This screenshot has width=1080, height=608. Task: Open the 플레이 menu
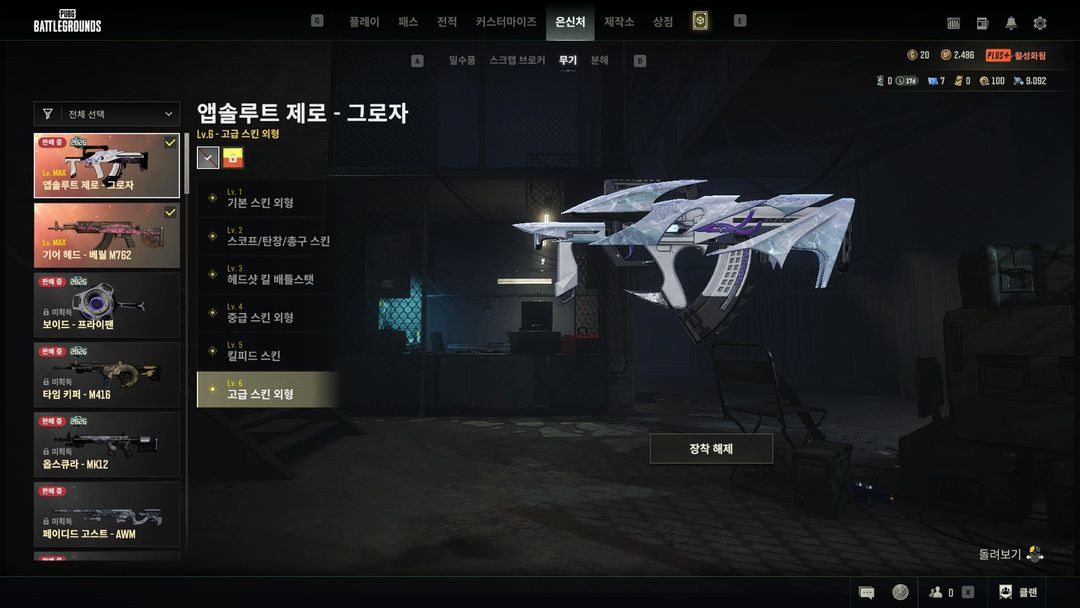point(364,22)
